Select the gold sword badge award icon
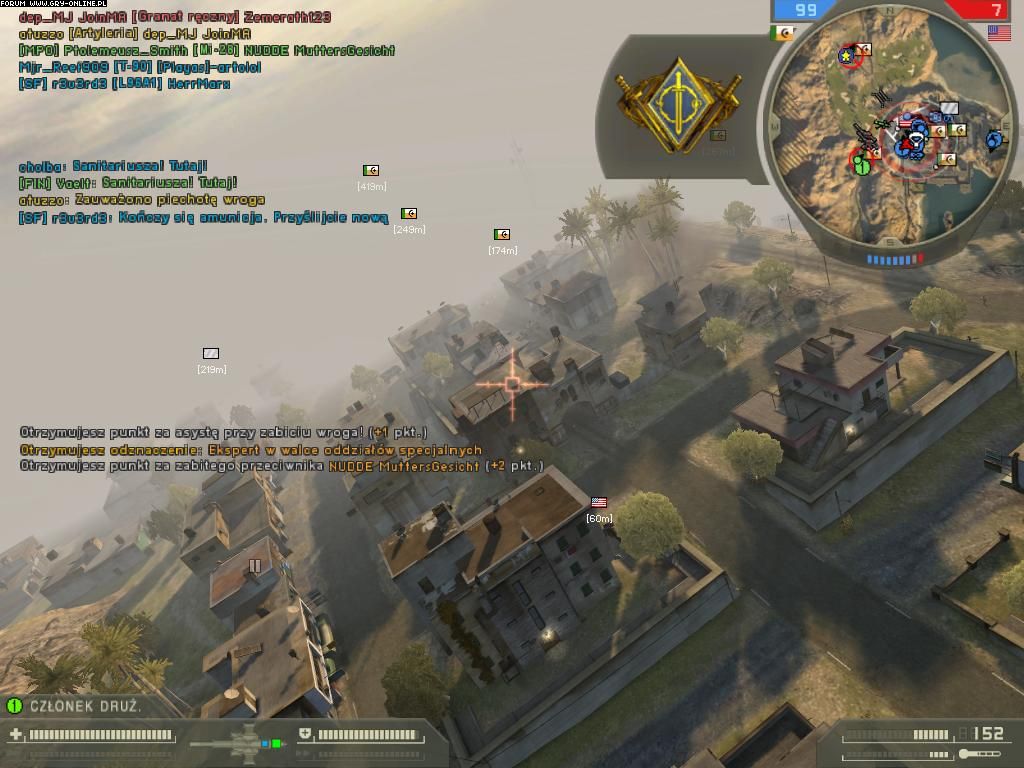Screen dimensions: 1024x768 [x=679, y=103]
